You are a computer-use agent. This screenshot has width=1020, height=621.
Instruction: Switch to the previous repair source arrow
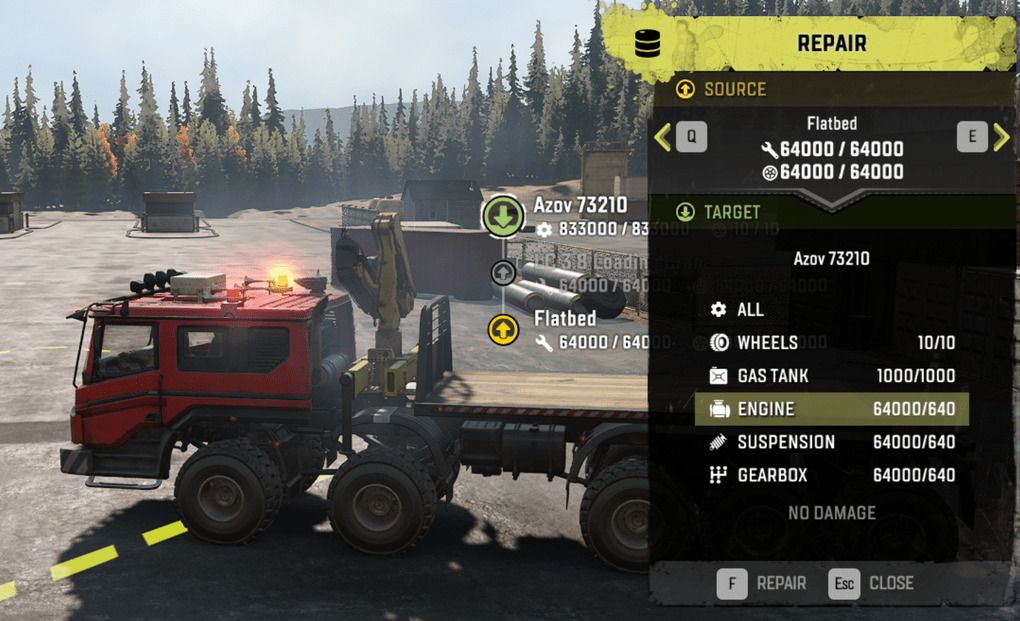point(662,137)
